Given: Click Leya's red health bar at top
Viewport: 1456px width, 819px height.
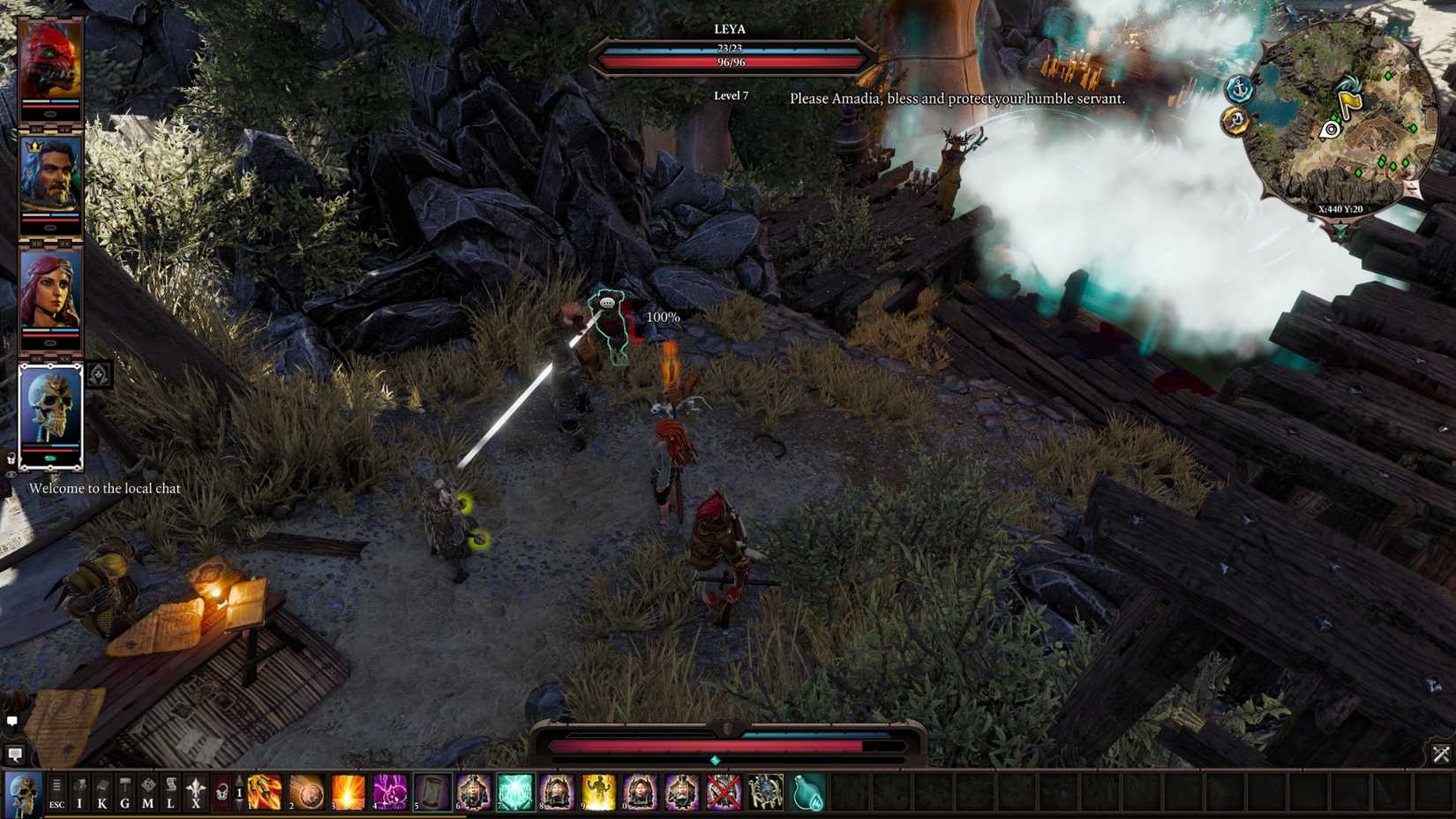Looking at the screenshot, I should point(731,62).
